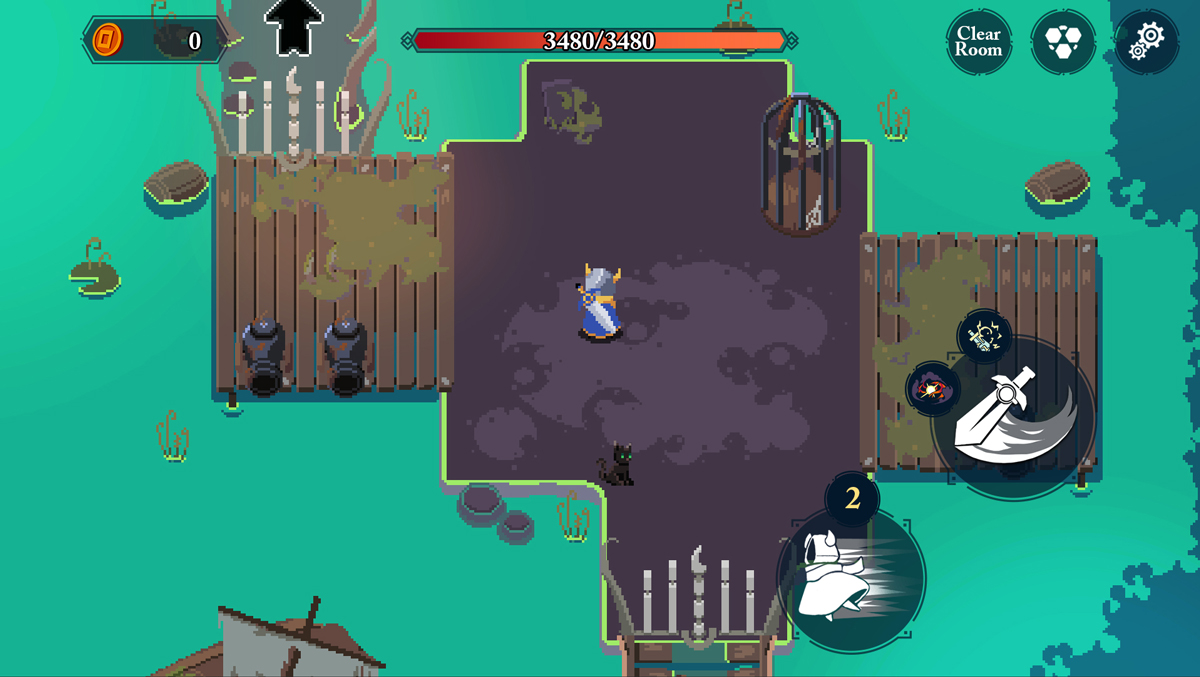The image size is (1200, 677).
Task: Use the dash ability button
Action: pos(851,579)
